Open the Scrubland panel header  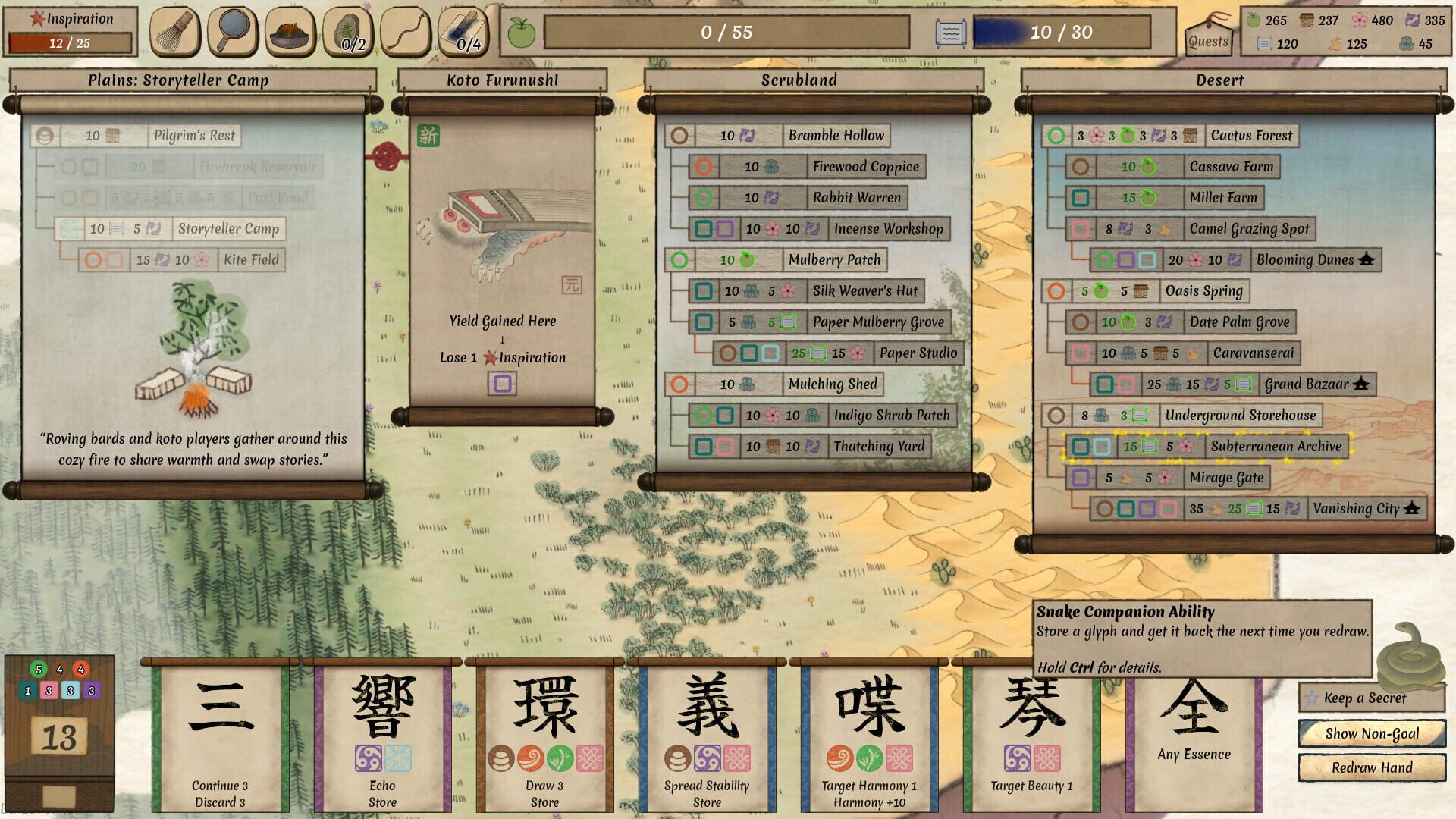point(798,80)
